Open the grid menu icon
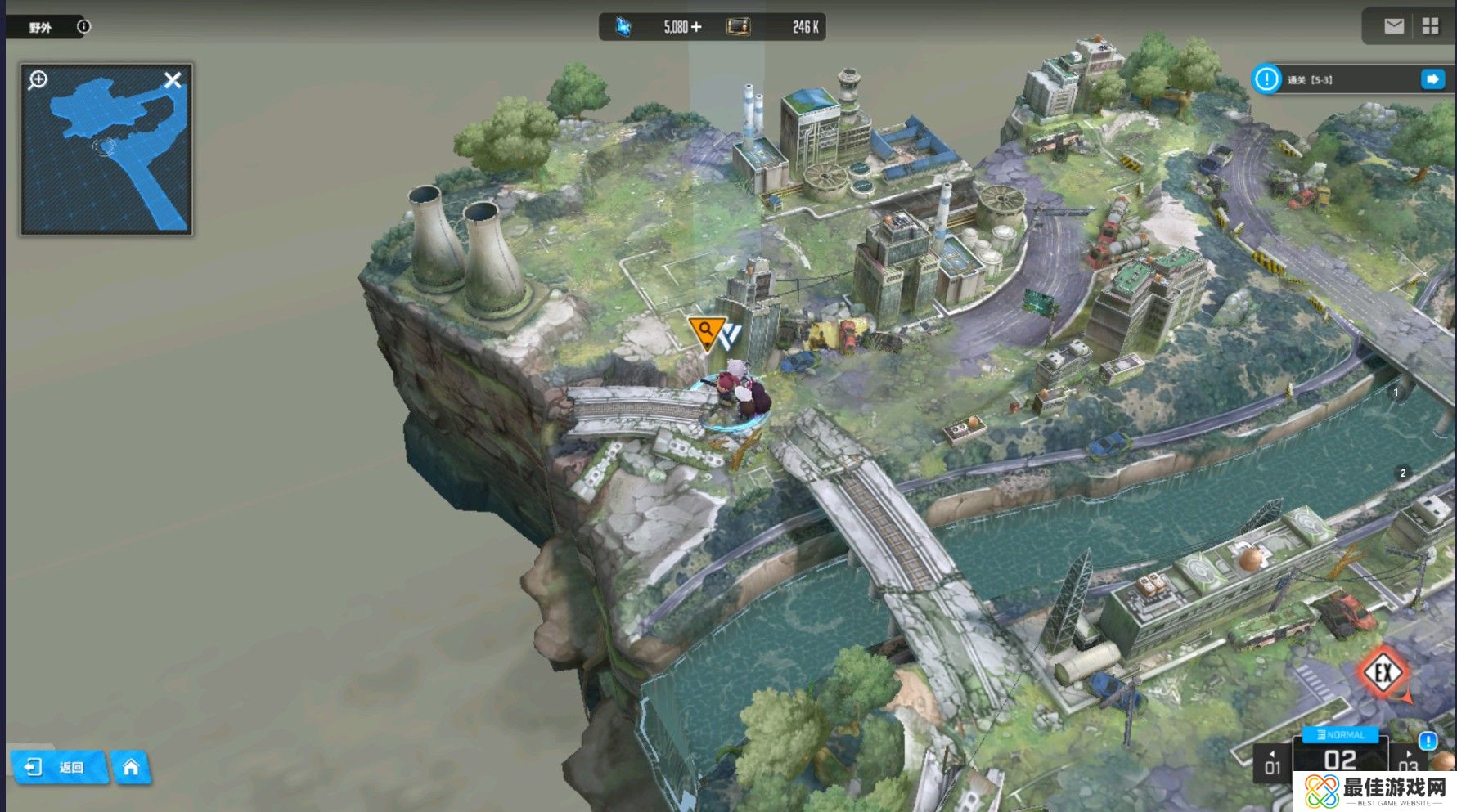 coord(1430,26)
